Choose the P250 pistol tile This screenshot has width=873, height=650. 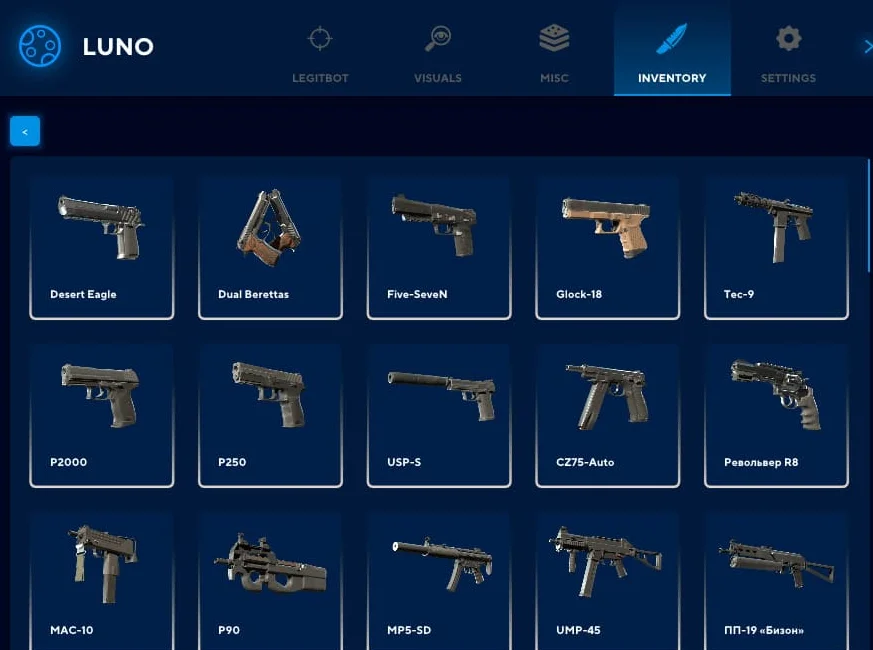click(270, 415)
